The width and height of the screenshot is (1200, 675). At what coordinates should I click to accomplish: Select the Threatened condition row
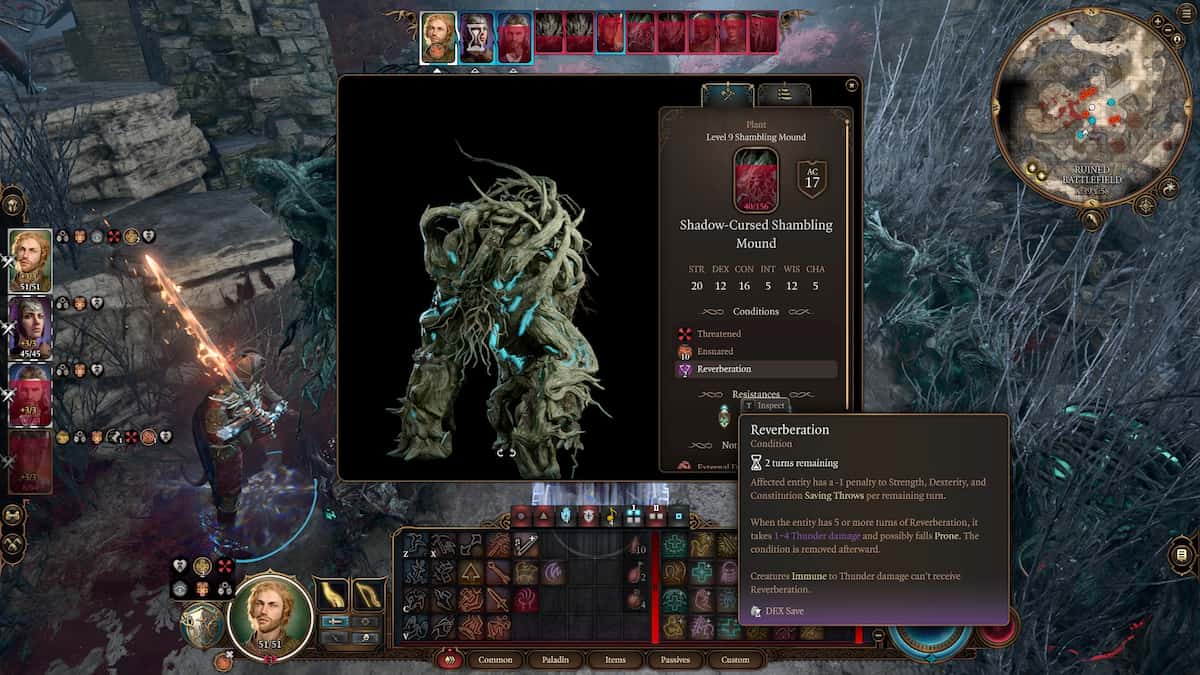coord(719,333)
